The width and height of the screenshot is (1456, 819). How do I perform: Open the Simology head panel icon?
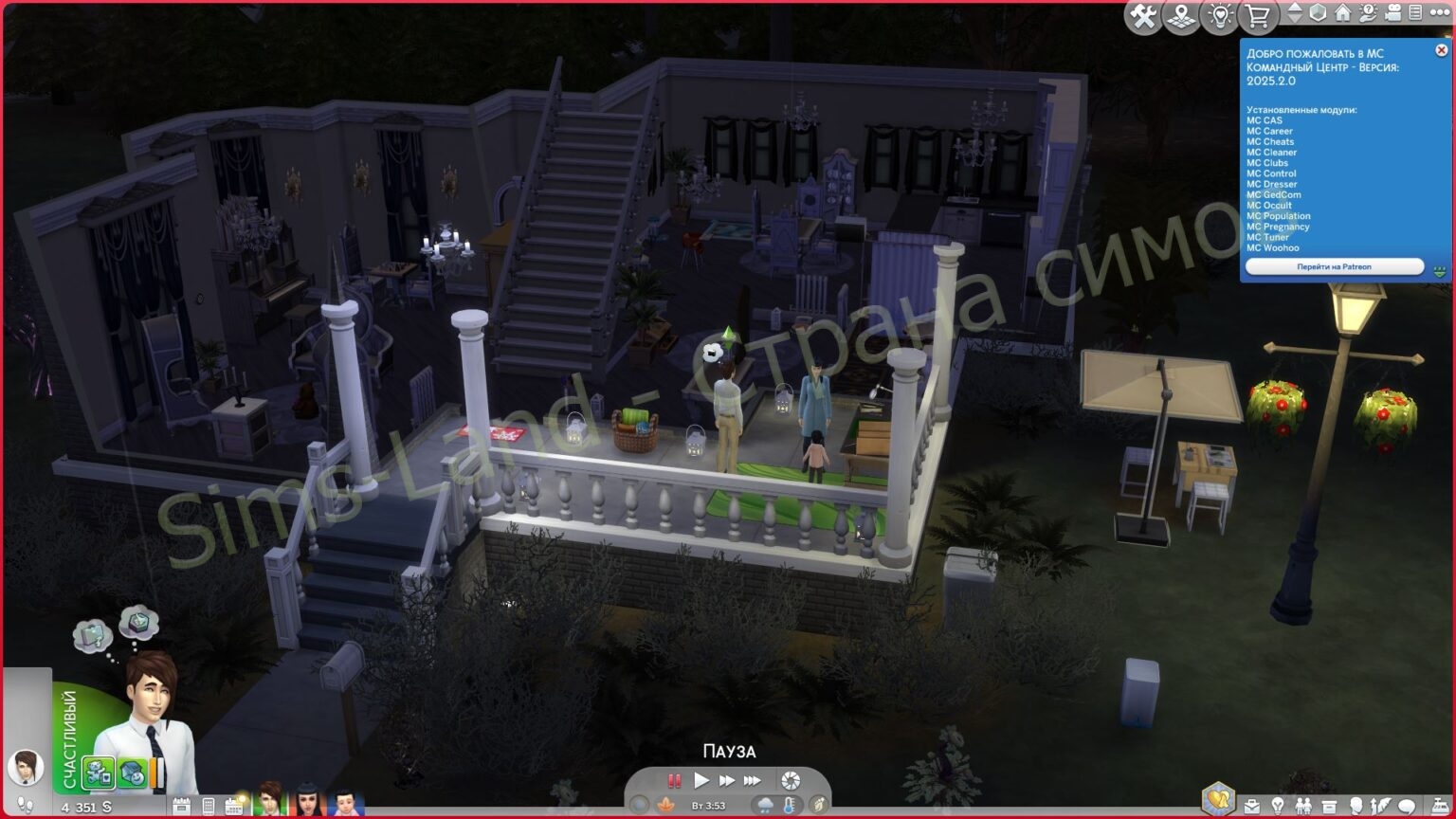(x=1356, y=805)
